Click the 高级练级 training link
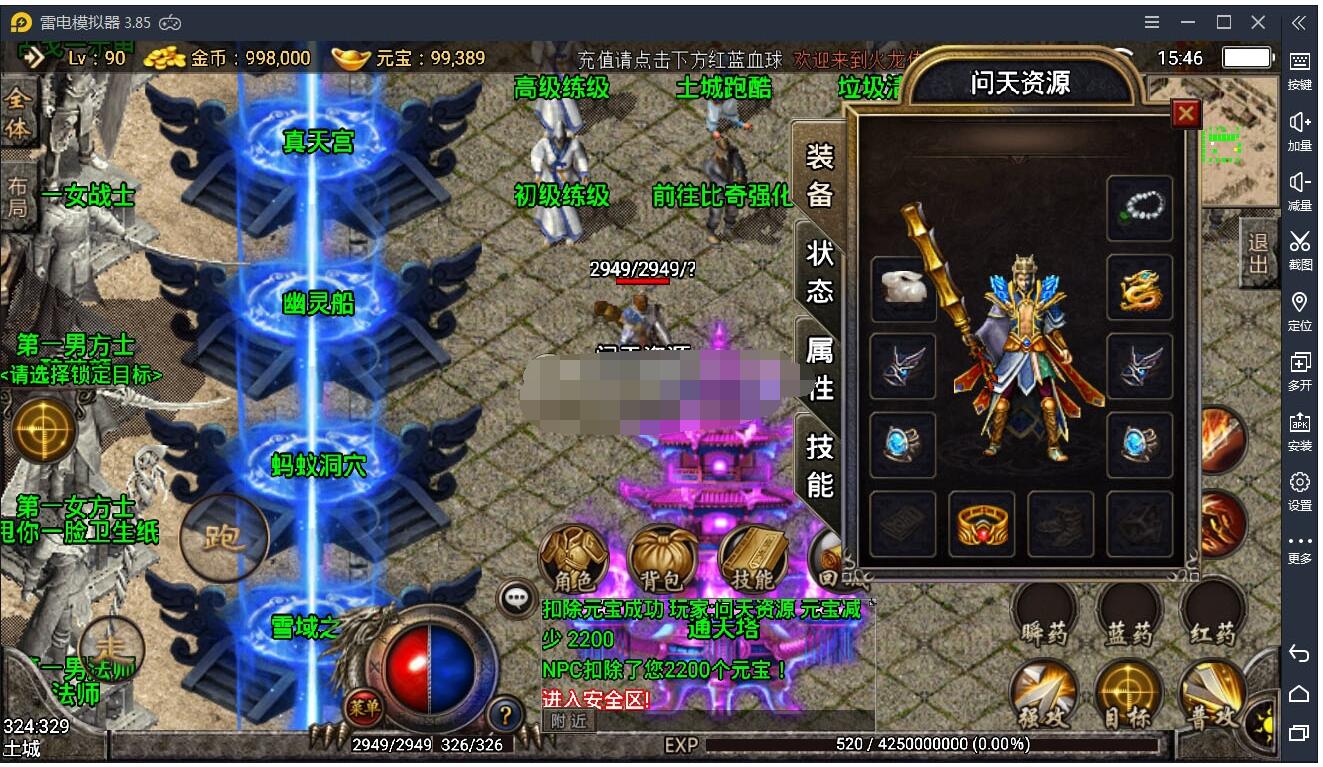The height and width of the screenshot is (767, 1323). tap(563, 88)
